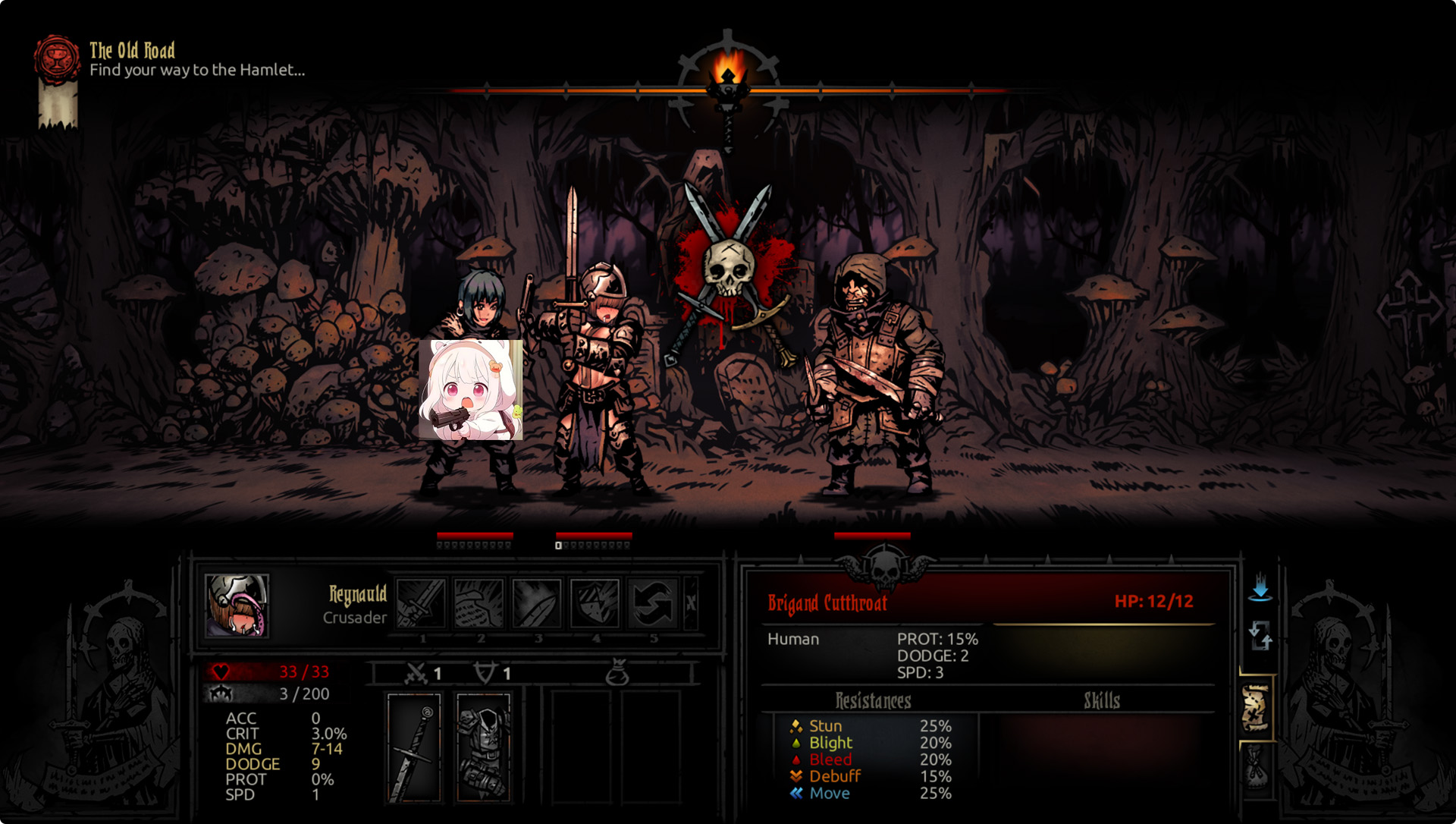
Task: Open the trinket bag icon above the slots
Action: 618,672
